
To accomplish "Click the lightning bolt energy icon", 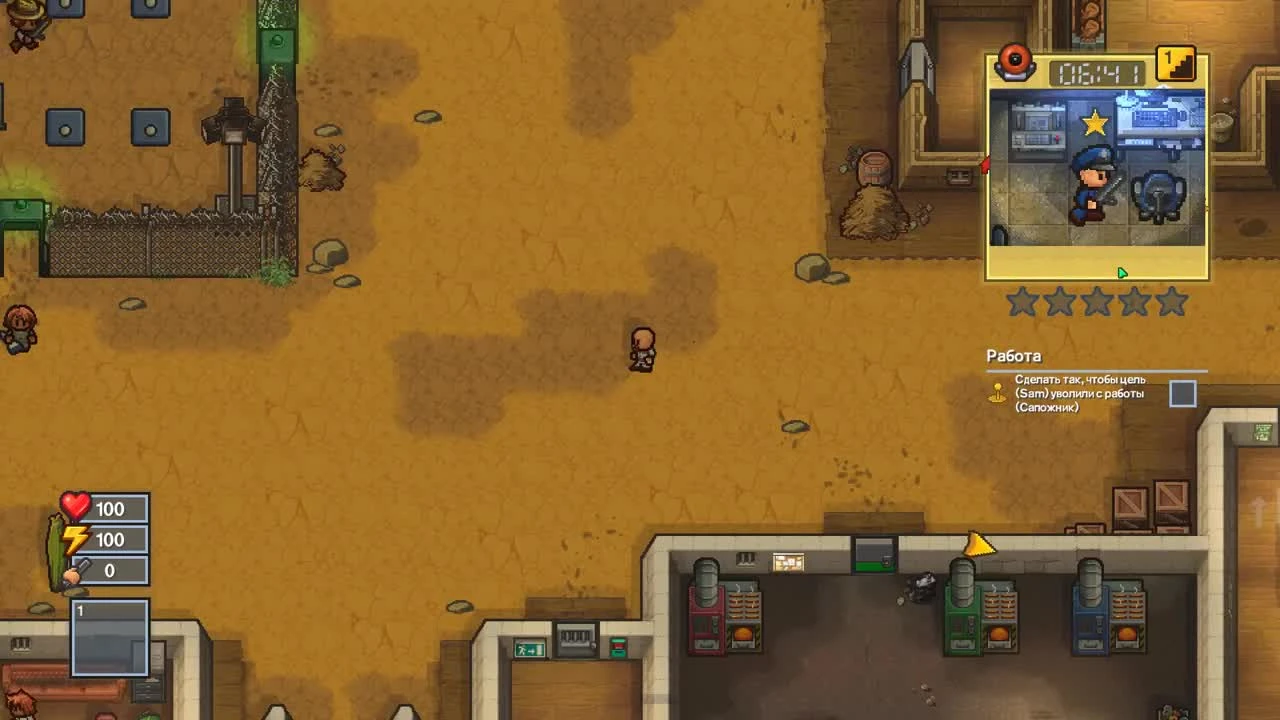I will (75, 539).
